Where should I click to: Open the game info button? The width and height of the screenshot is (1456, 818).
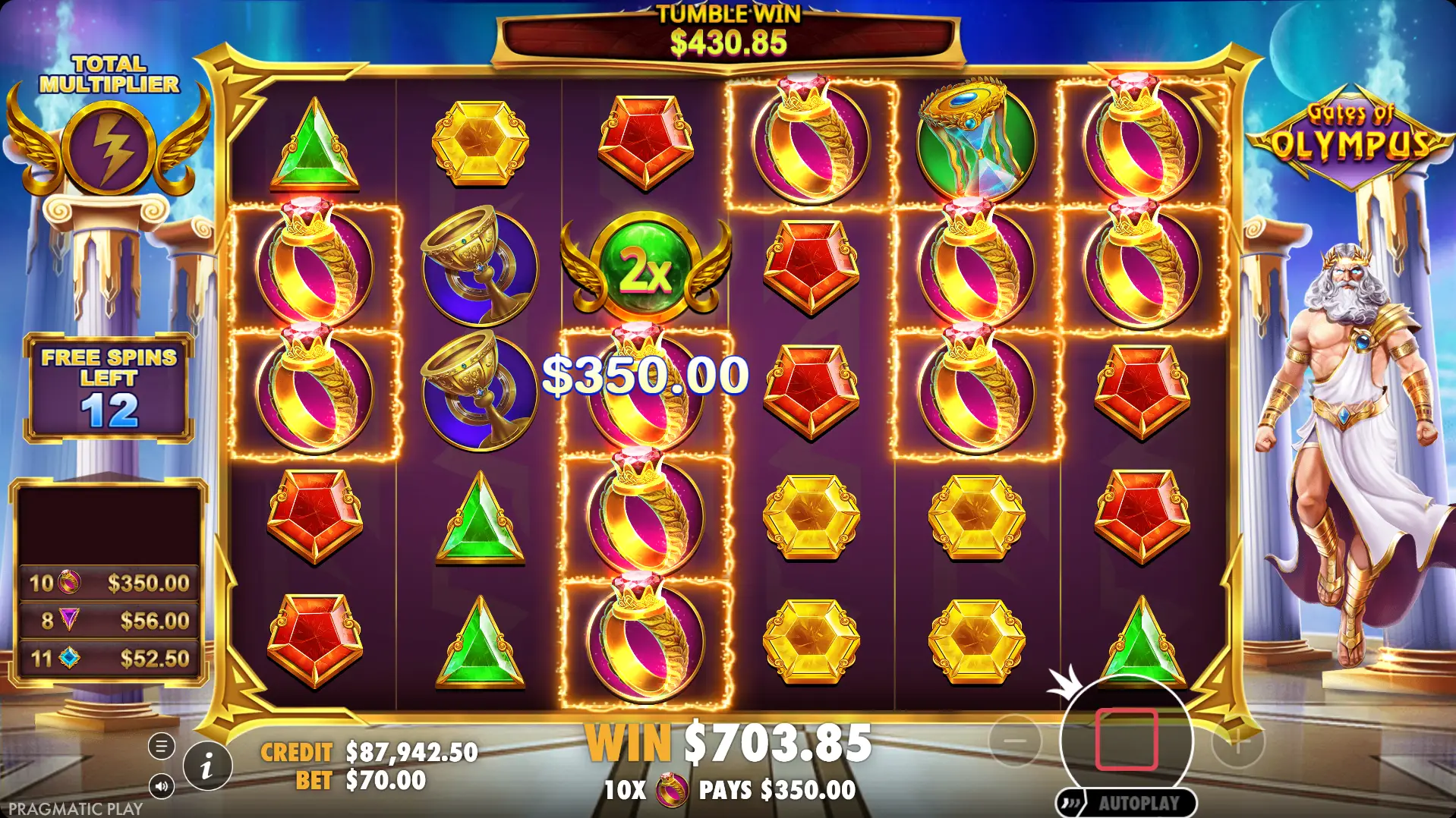click(207, 766)
